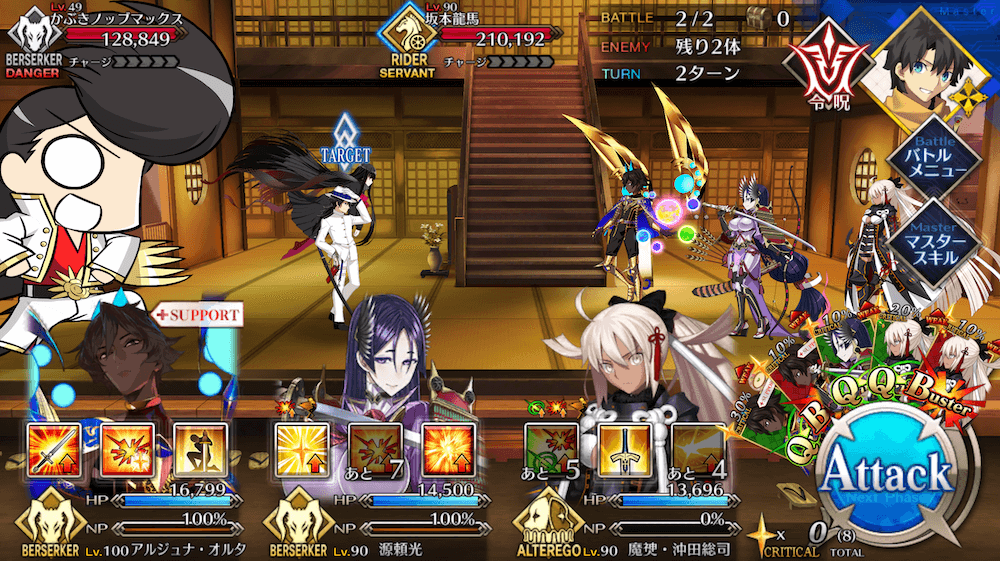Activate Okita Alter's golden sword skill
The width and height of the screenshot is (1000, 561).
coord(621,447)
